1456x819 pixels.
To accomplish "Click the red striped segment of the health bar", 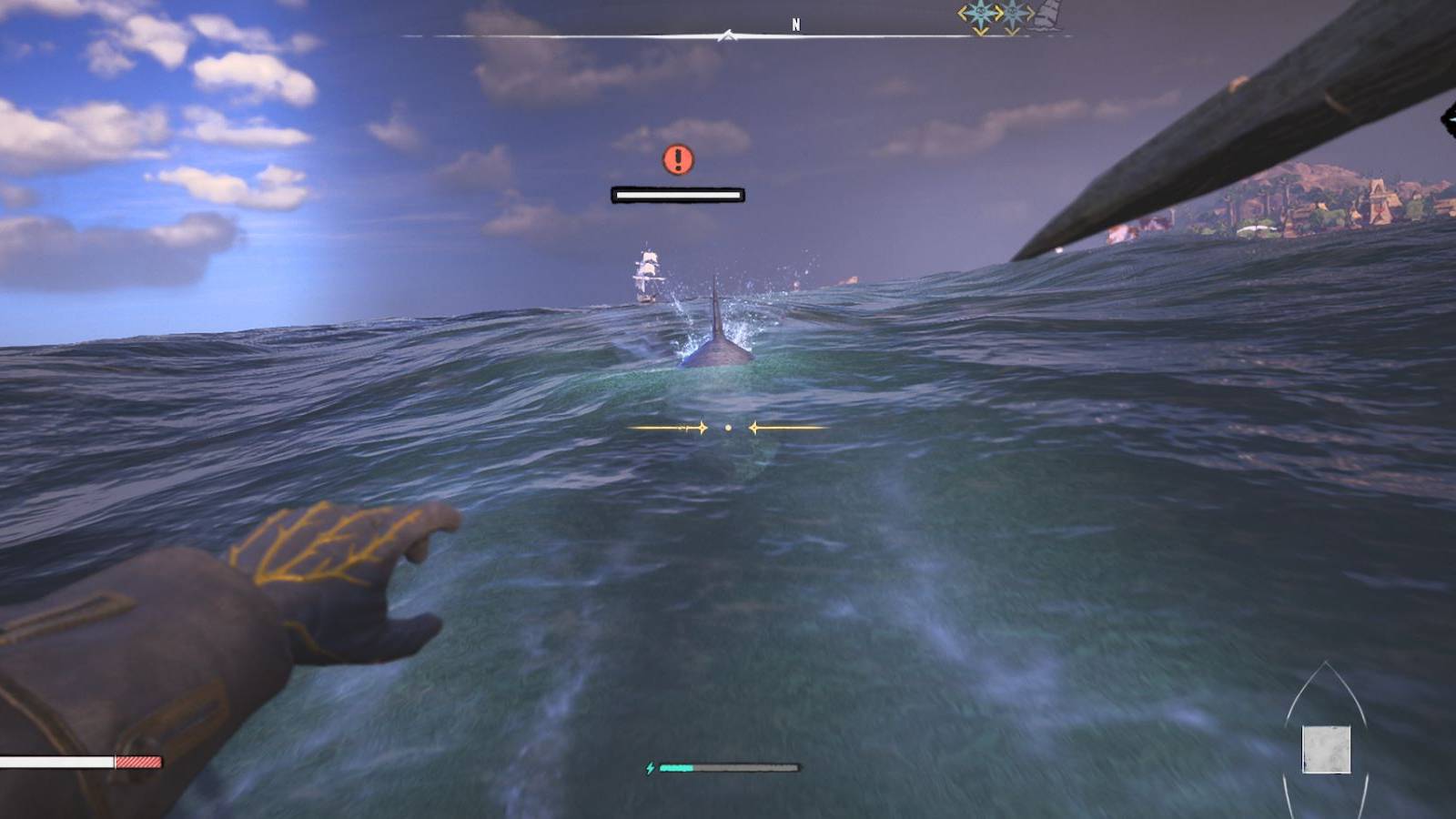I will tap(136, 761).
